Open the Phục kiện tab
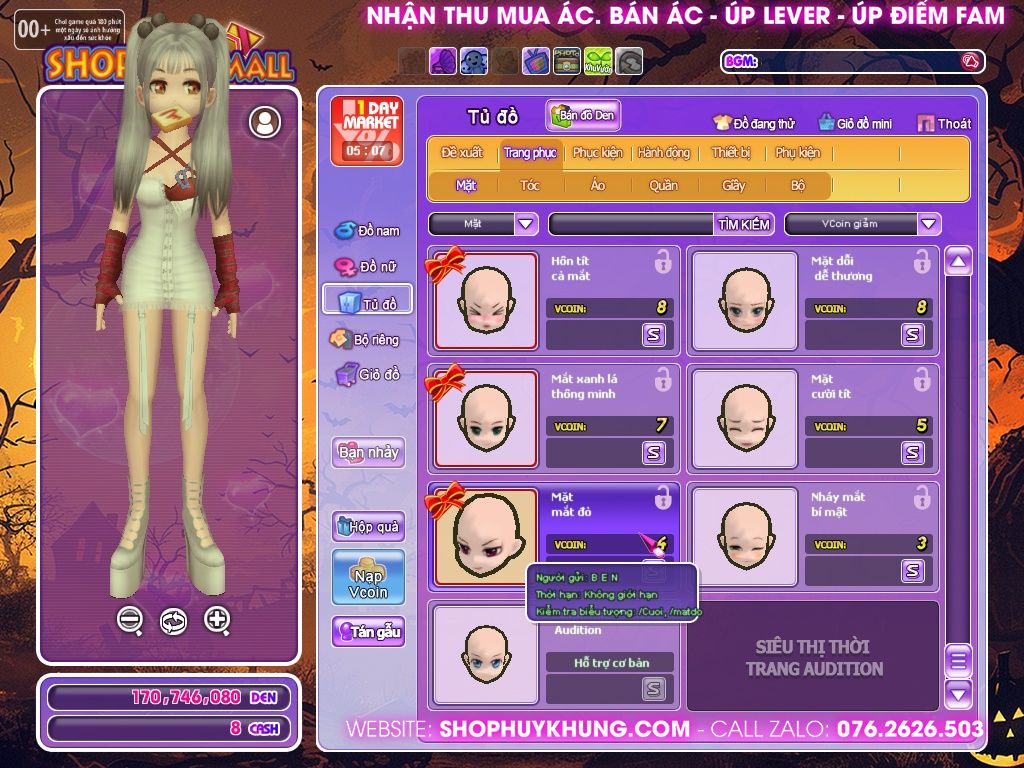Screen dimensions: 1024x768 point(597,153)
